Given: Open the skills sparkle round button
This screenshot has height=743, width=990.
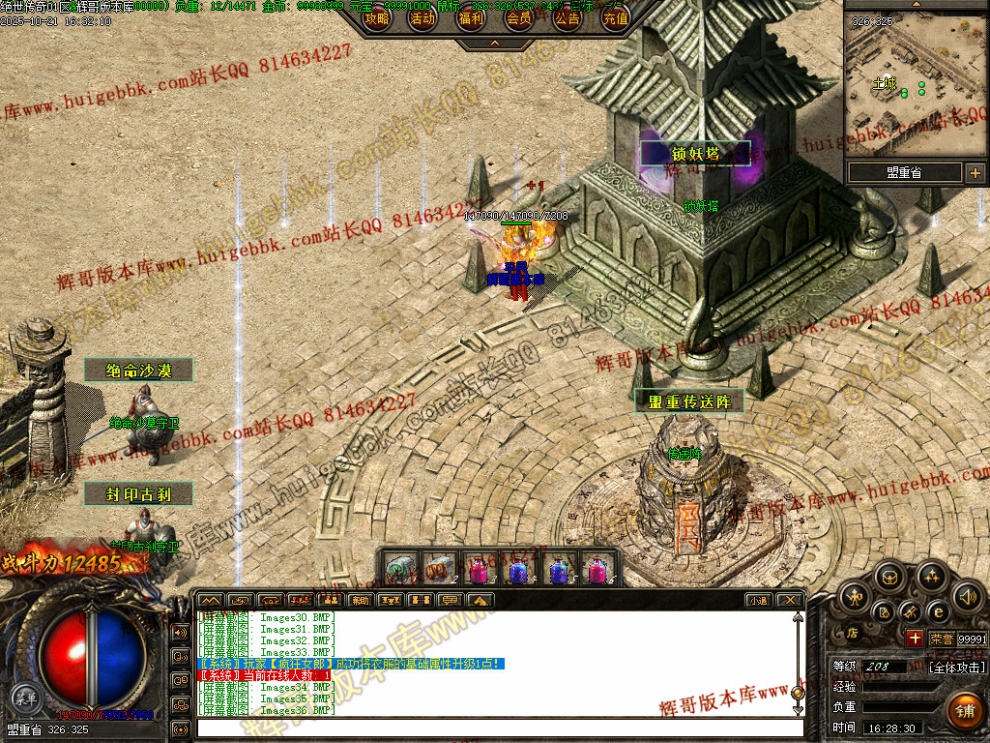Looking at the screenshot, I should coord(932,575).
